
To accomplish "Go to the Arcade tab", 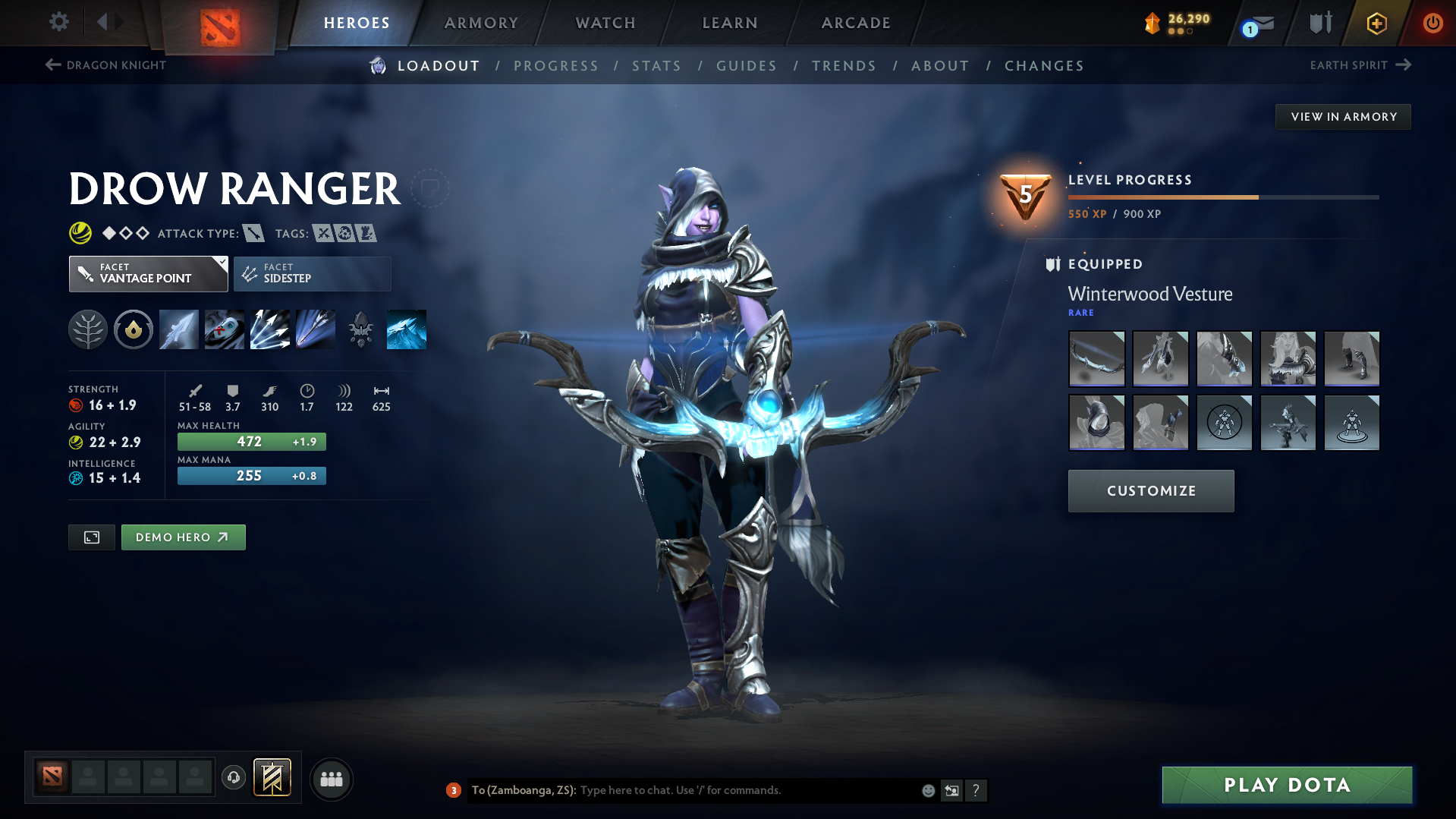I will tap(856, 23).
